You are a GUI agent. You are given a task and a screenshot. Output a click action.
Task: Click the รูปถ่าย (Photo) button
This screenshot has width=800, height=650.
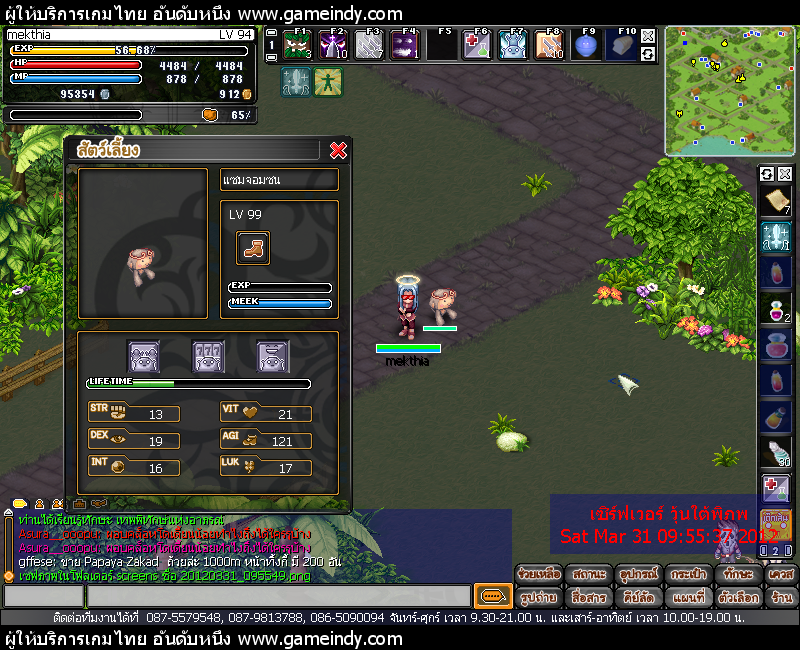click(538, 597)
